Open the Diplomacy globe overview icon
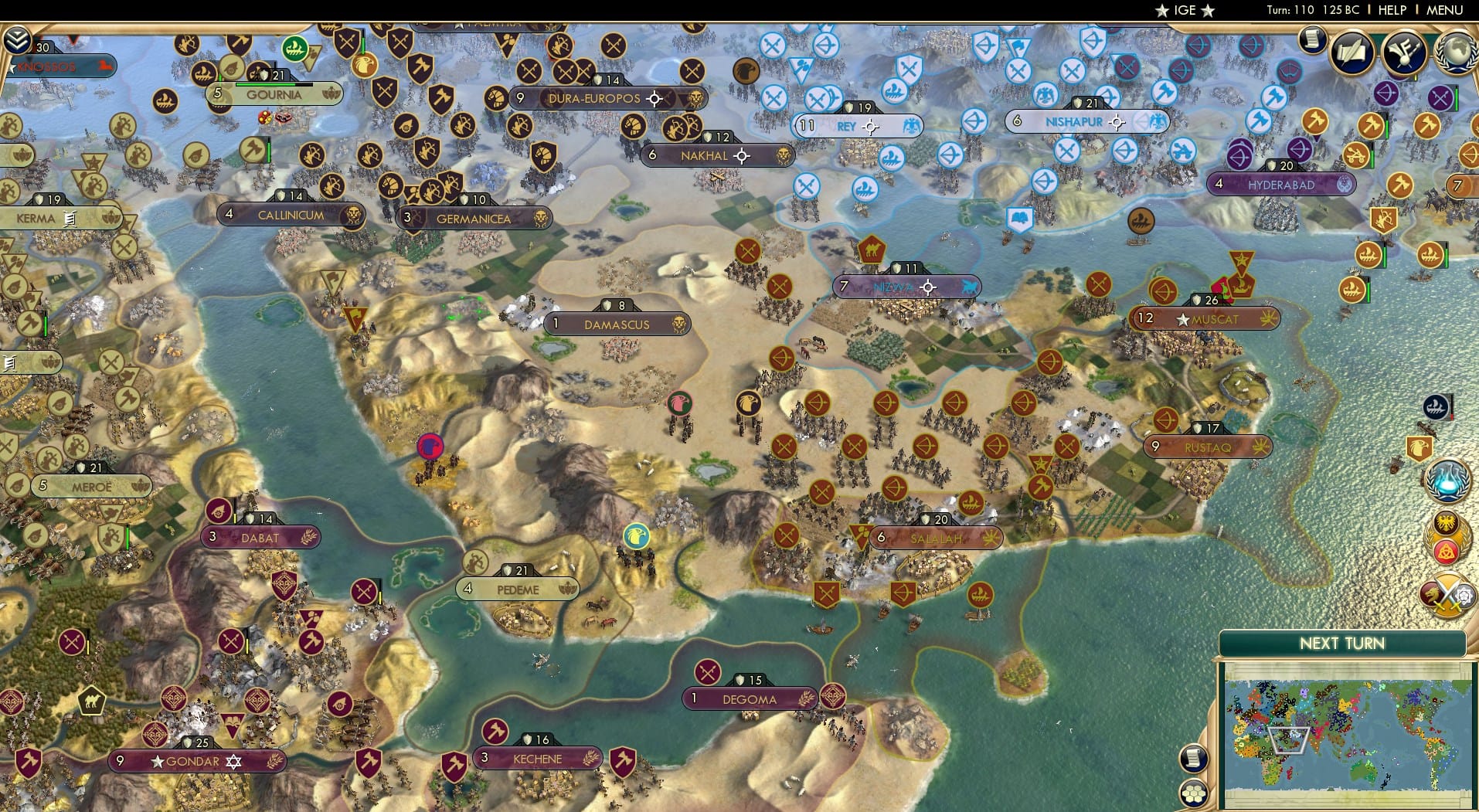1479x812 pixels. click(1456, 53)
